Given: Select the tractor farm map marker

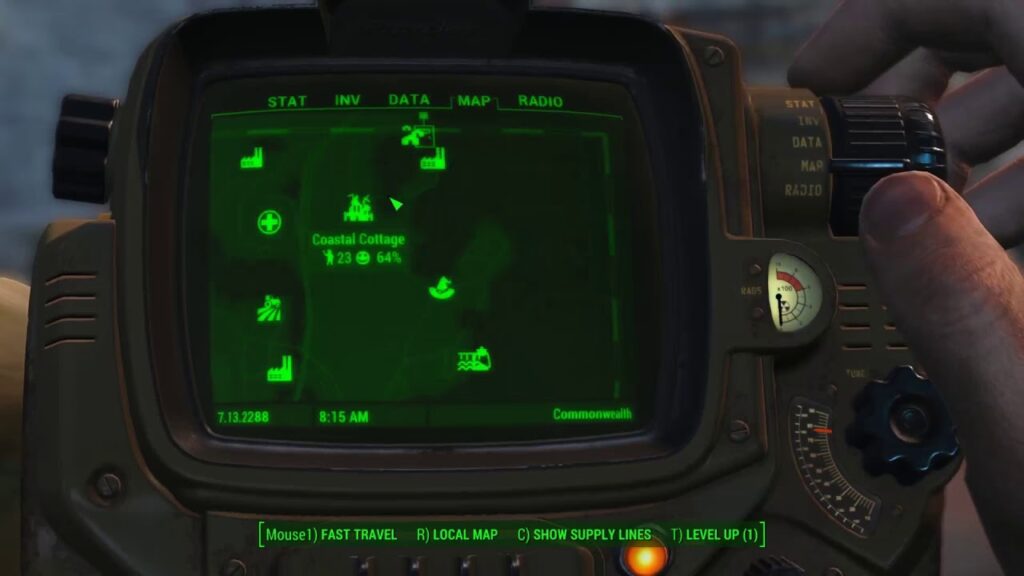Looking at the screenshot, I should [x=269, y=308].
